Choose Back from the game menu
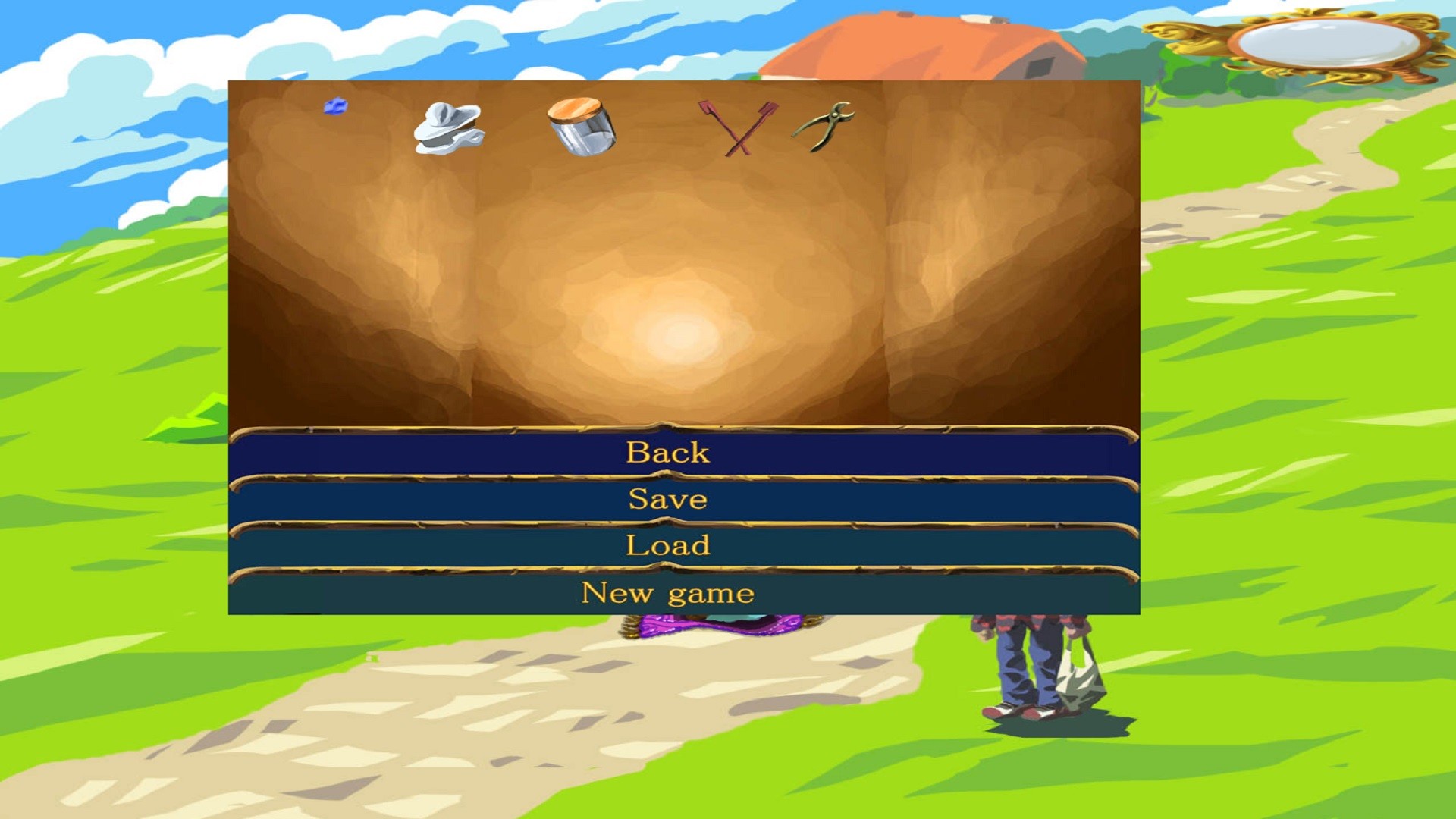1456x819 pixels. (x=667, y=453)
